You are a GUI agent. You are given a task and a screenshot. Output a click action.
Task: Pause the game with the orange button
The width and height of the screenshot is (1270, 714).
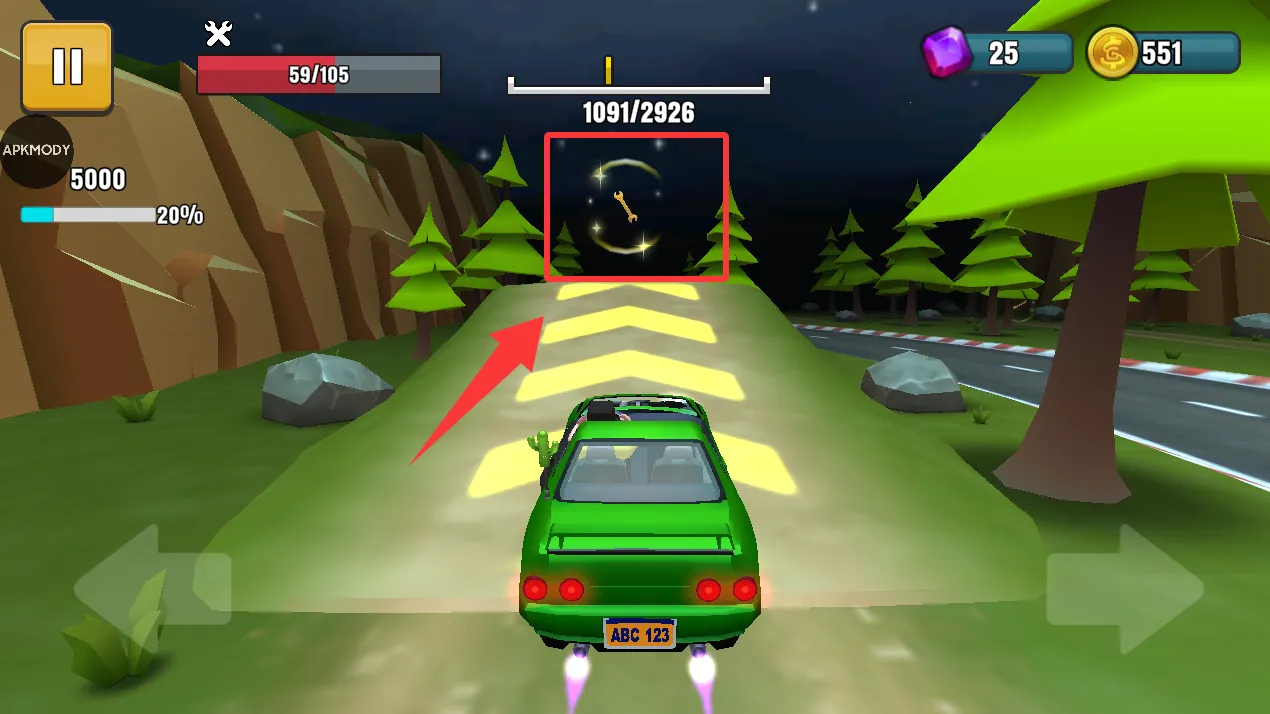click(66, 66)
